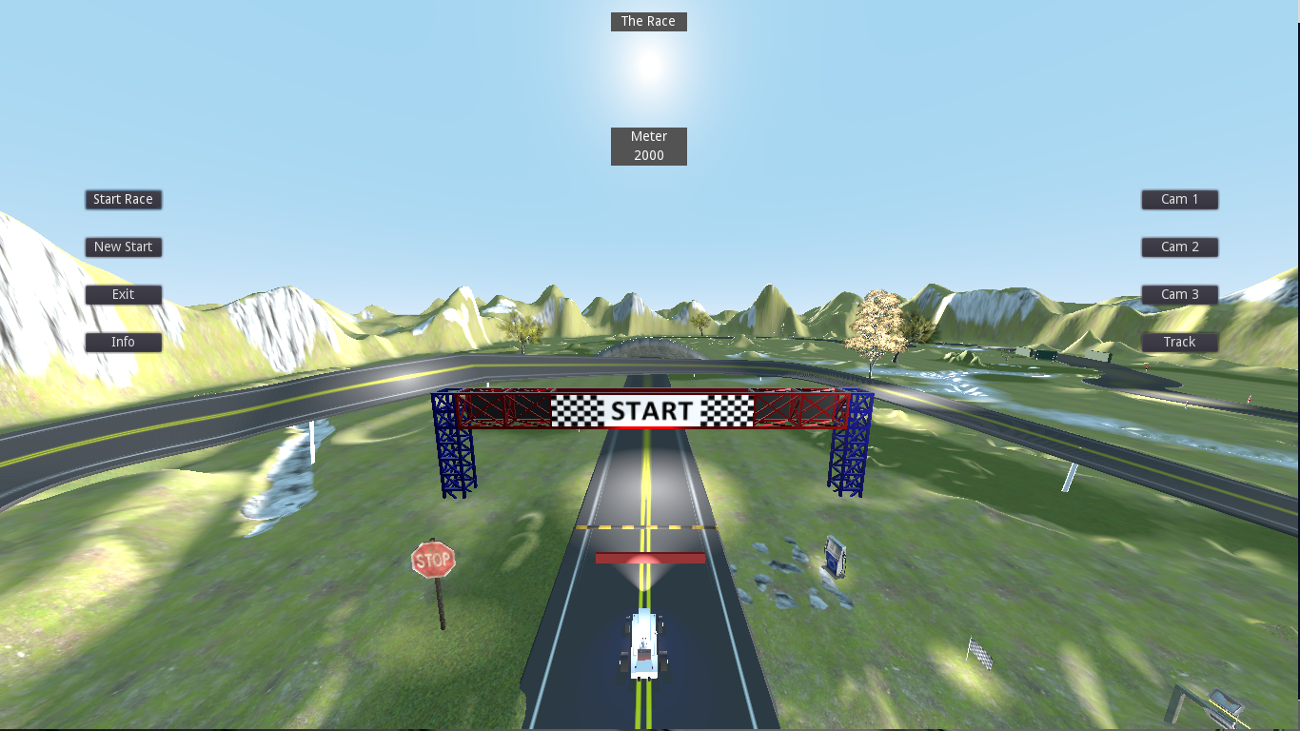Switch to Cam 1 view

1179,199
